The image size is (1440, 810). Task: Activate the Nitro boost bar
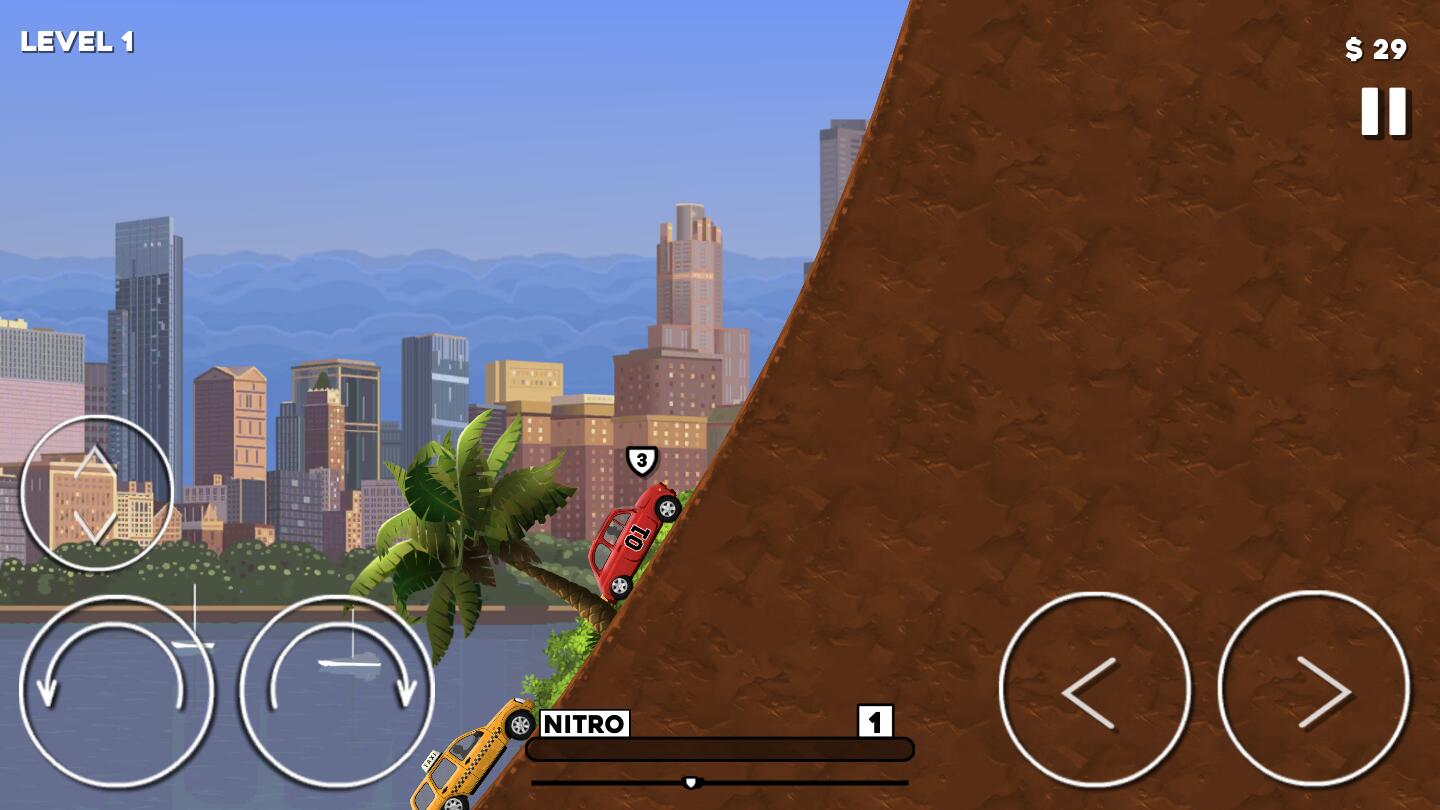719,749
